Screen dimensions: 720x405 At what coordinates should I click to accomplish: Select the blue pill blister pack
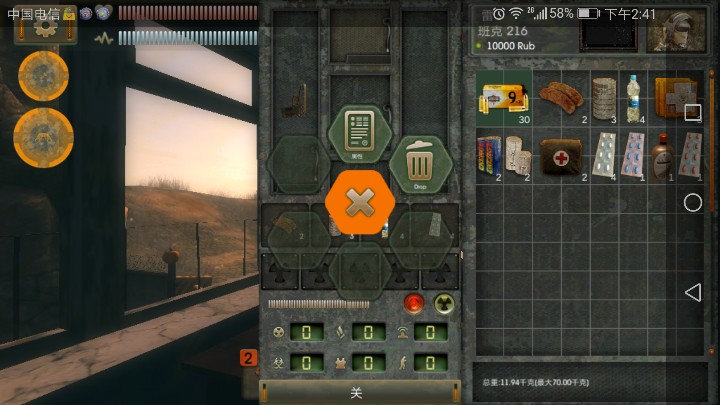[632, 154]
